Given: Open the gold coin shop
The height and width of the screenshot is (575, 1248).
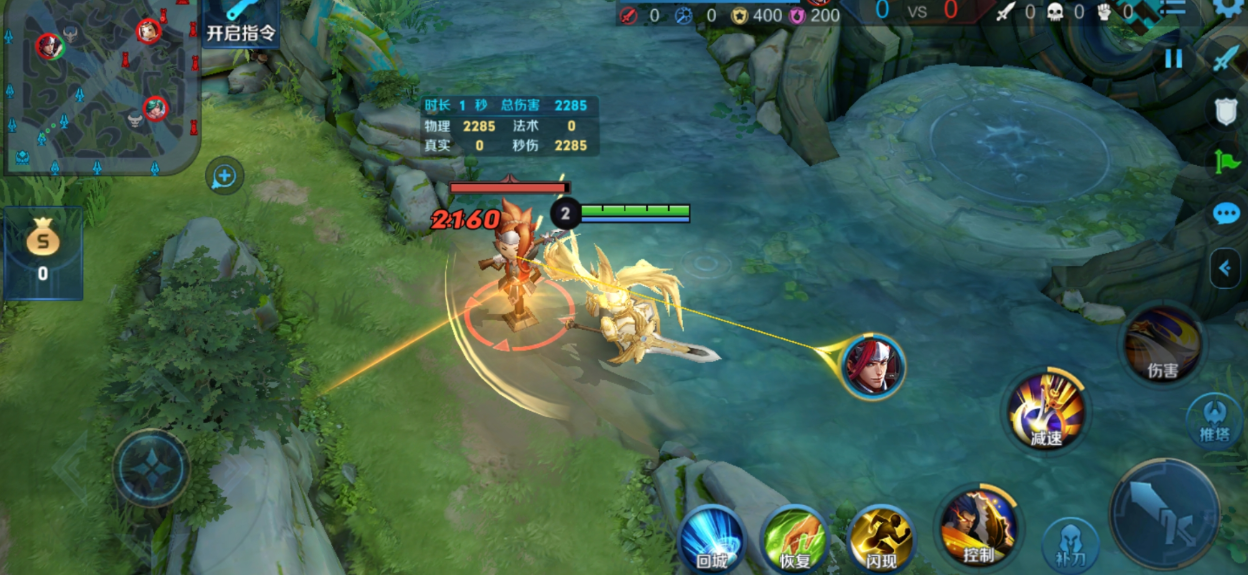Looking at the screenshot, I should pos(43,252).
